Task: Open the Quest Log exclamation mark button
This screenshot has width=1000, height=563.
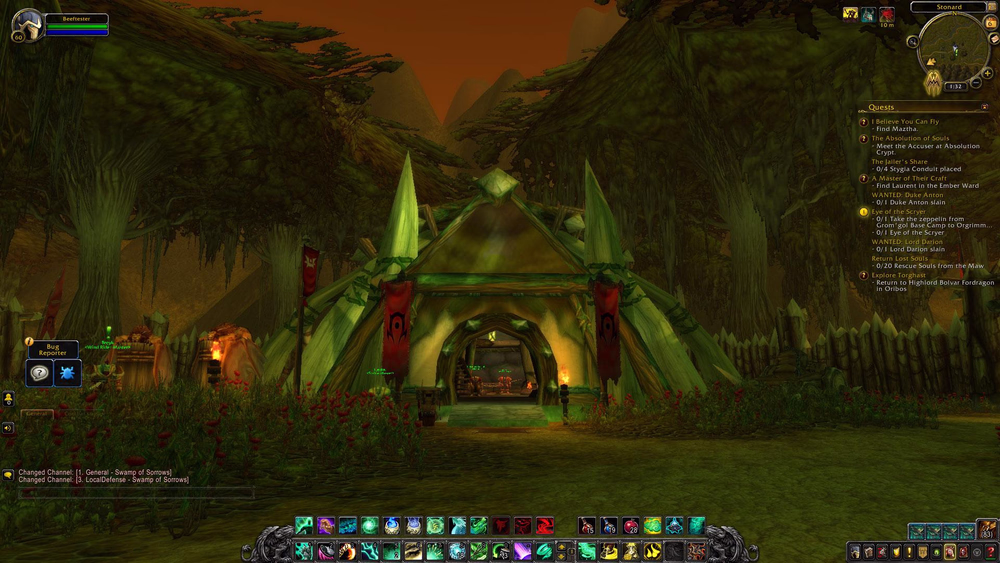Action: [x=907, y=552]
